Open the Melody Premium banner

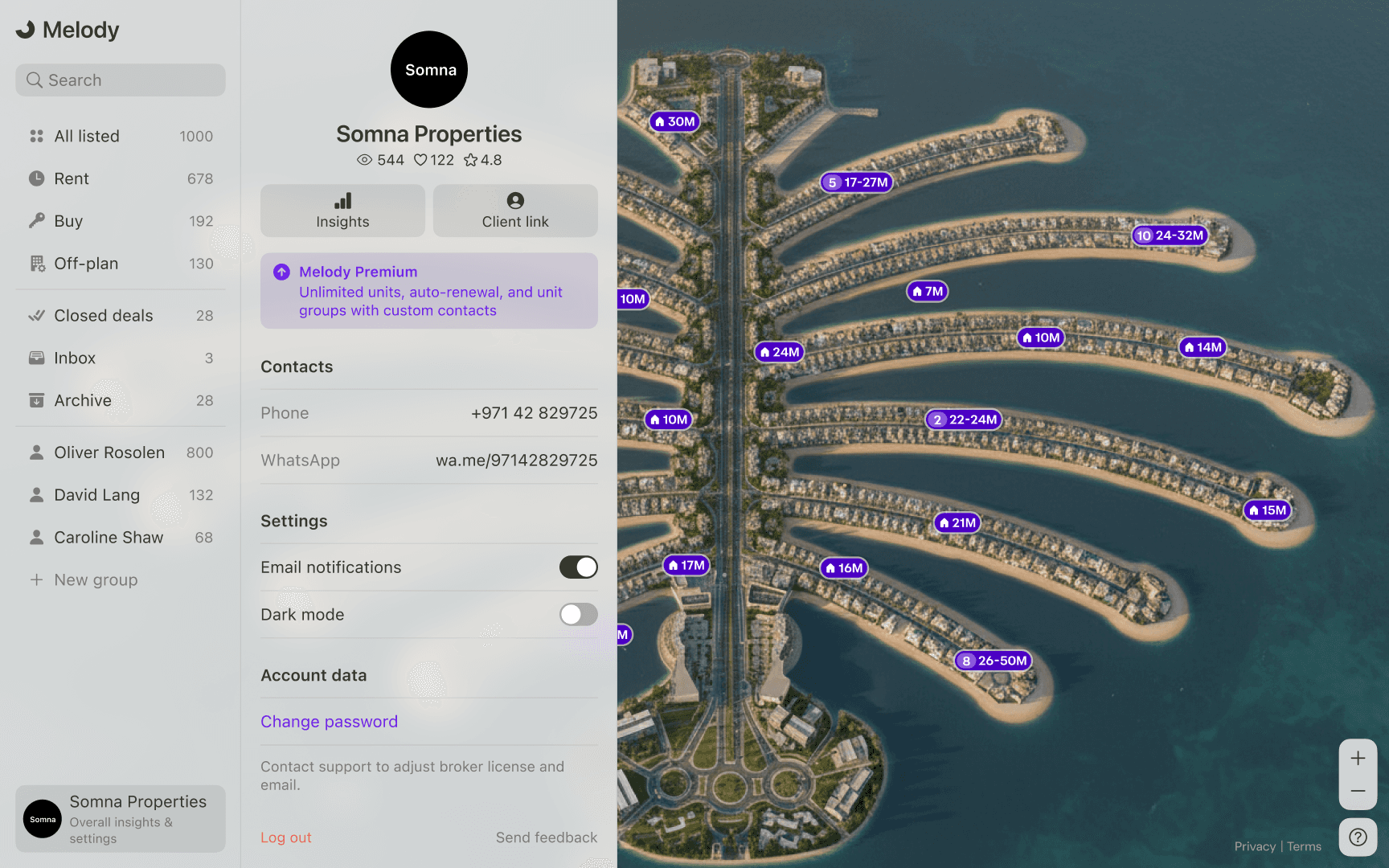[429, 291]
